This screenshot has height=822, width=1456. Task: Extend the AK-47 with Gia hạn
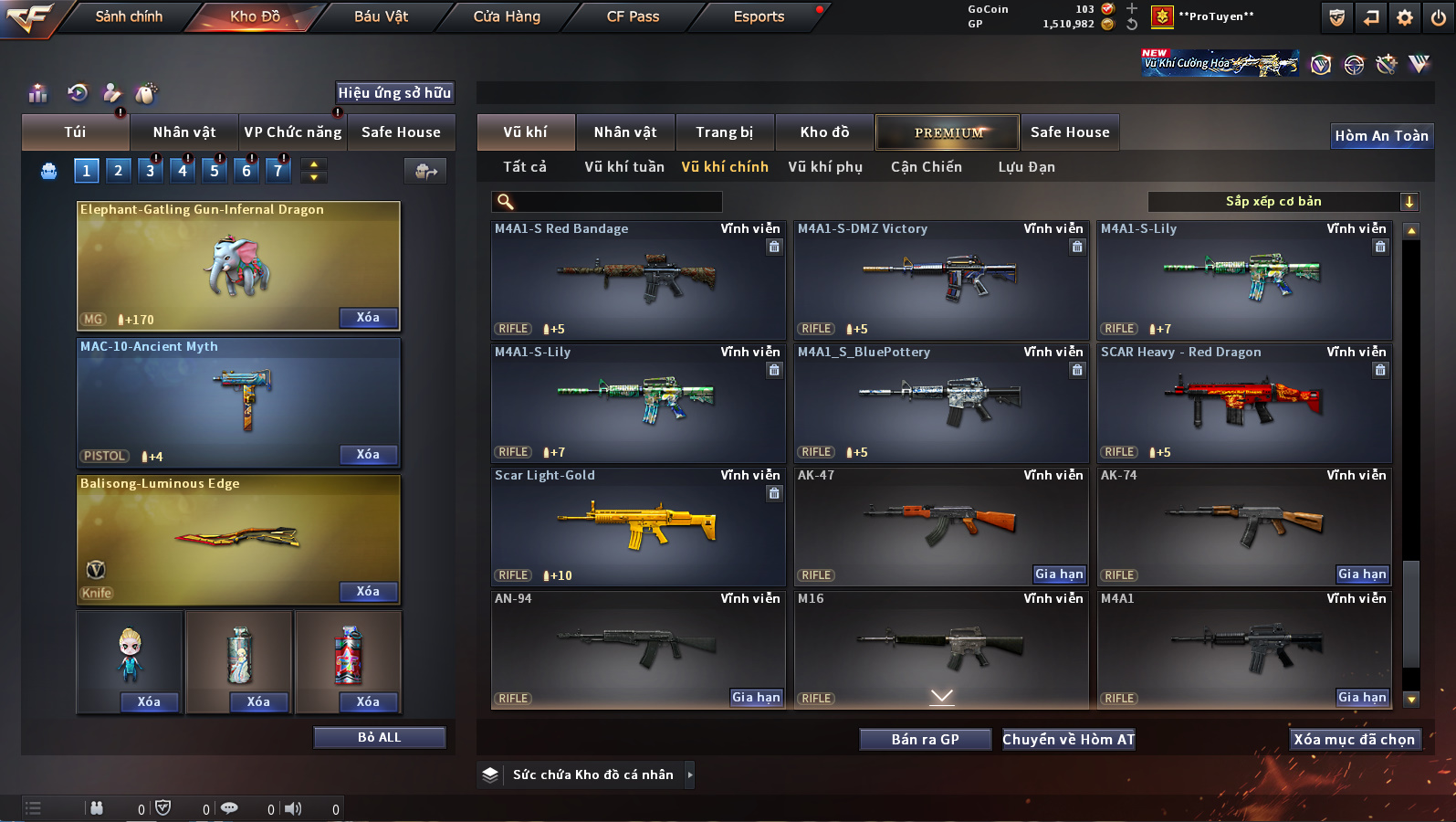point(1059,574)
